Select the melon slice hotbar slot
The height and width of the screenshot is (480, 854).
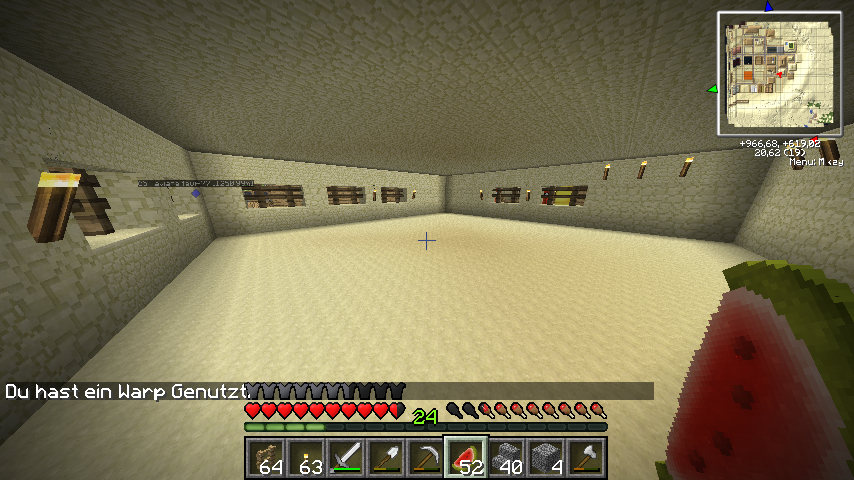(x=466, y=457)
